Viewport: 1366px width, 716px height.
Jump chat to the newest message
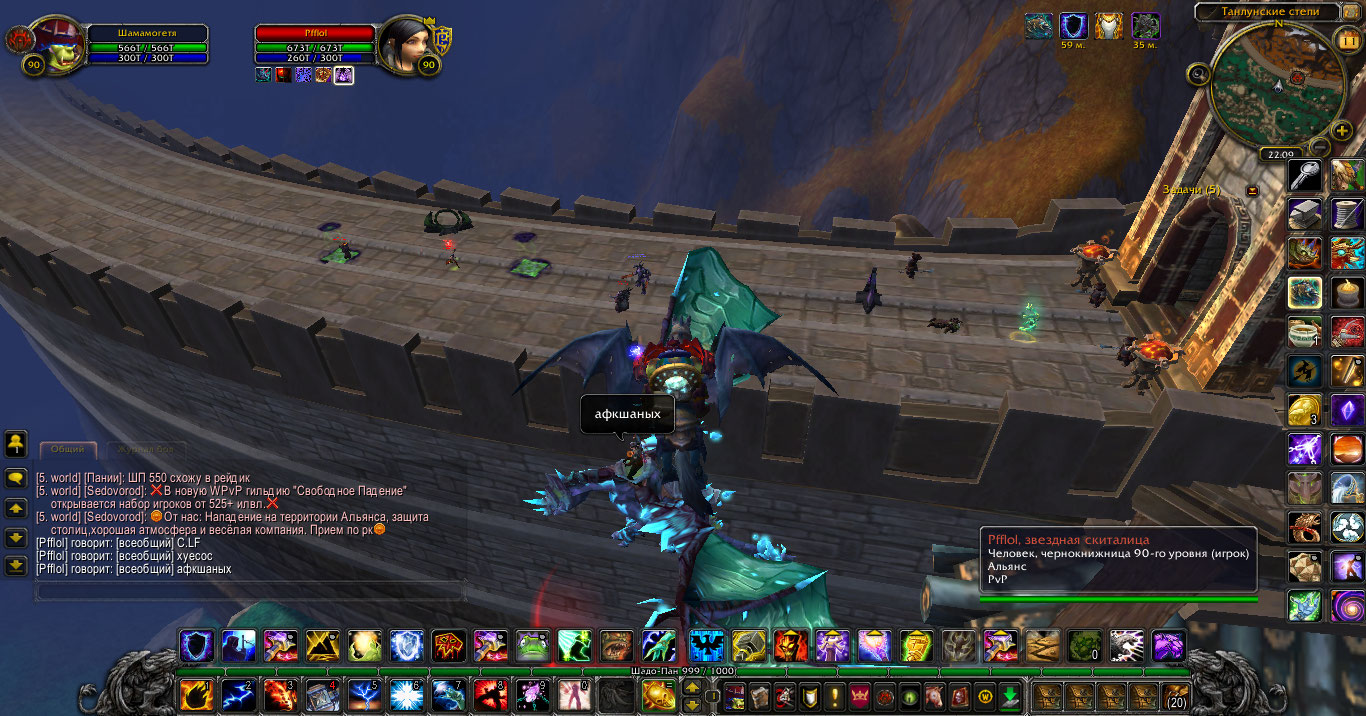click(16, 566)
